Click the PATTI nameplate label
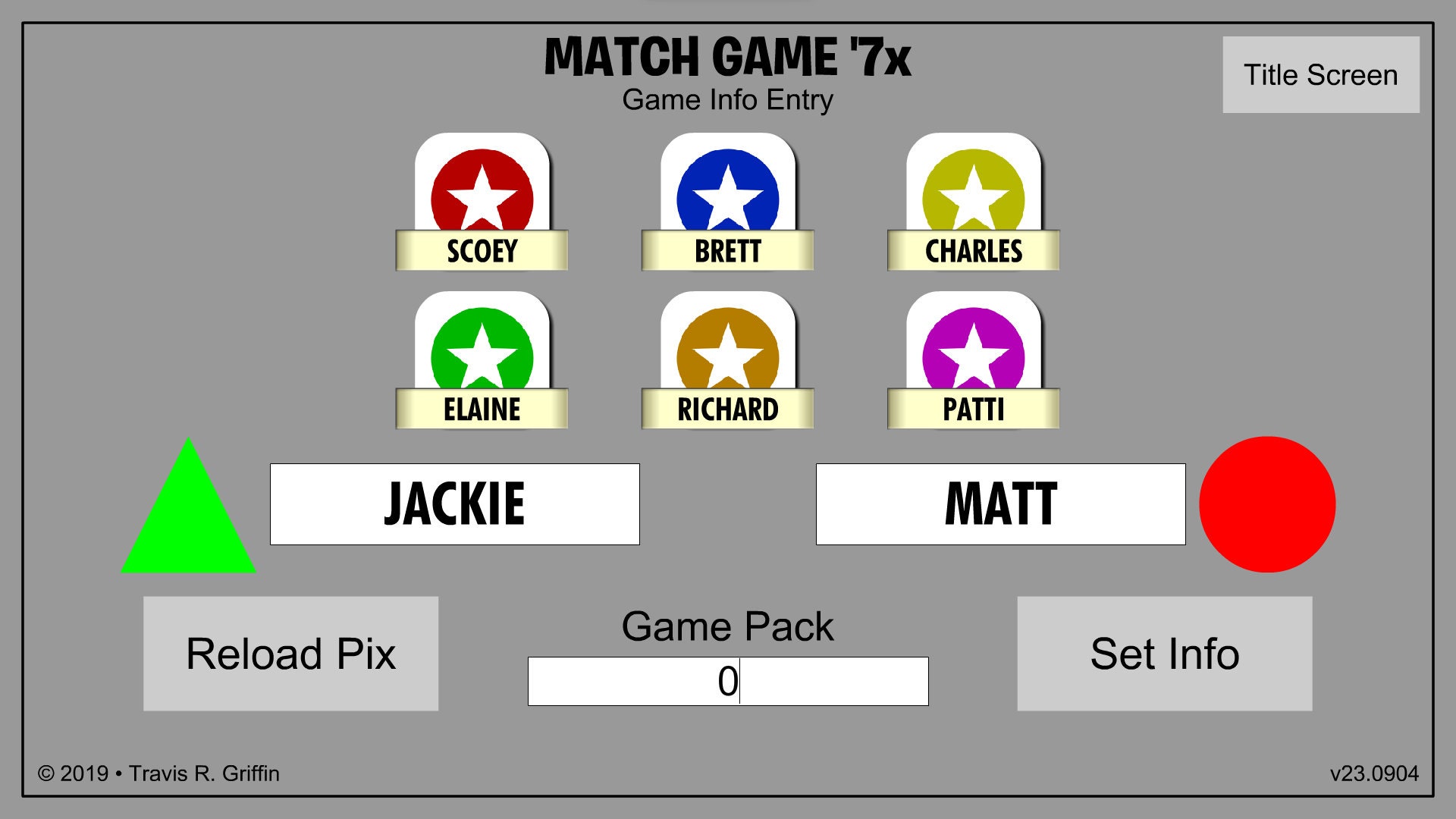 (x=974, y=409)
